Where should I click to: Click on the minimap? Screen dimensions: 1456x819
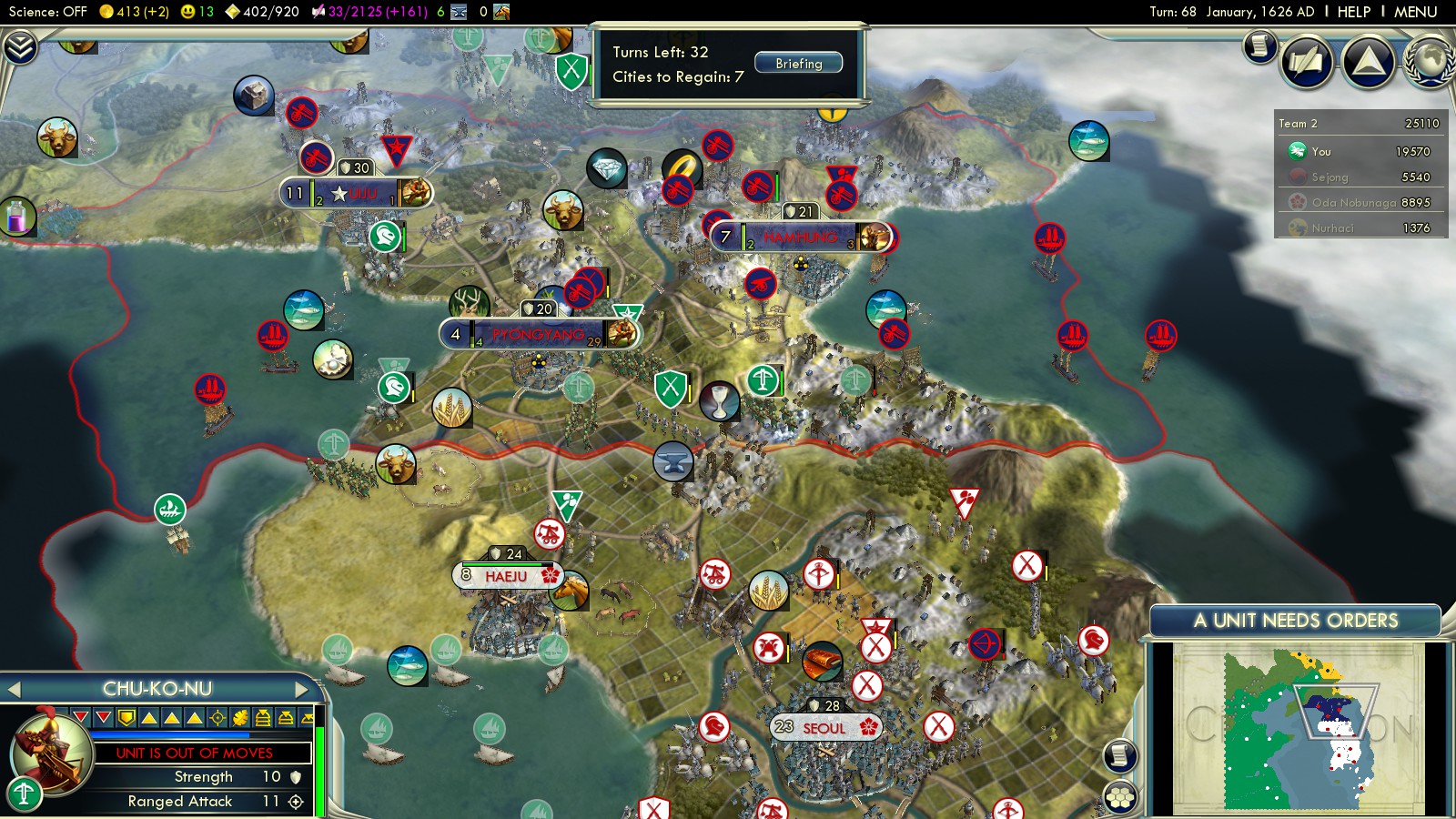coord(1297,728)
